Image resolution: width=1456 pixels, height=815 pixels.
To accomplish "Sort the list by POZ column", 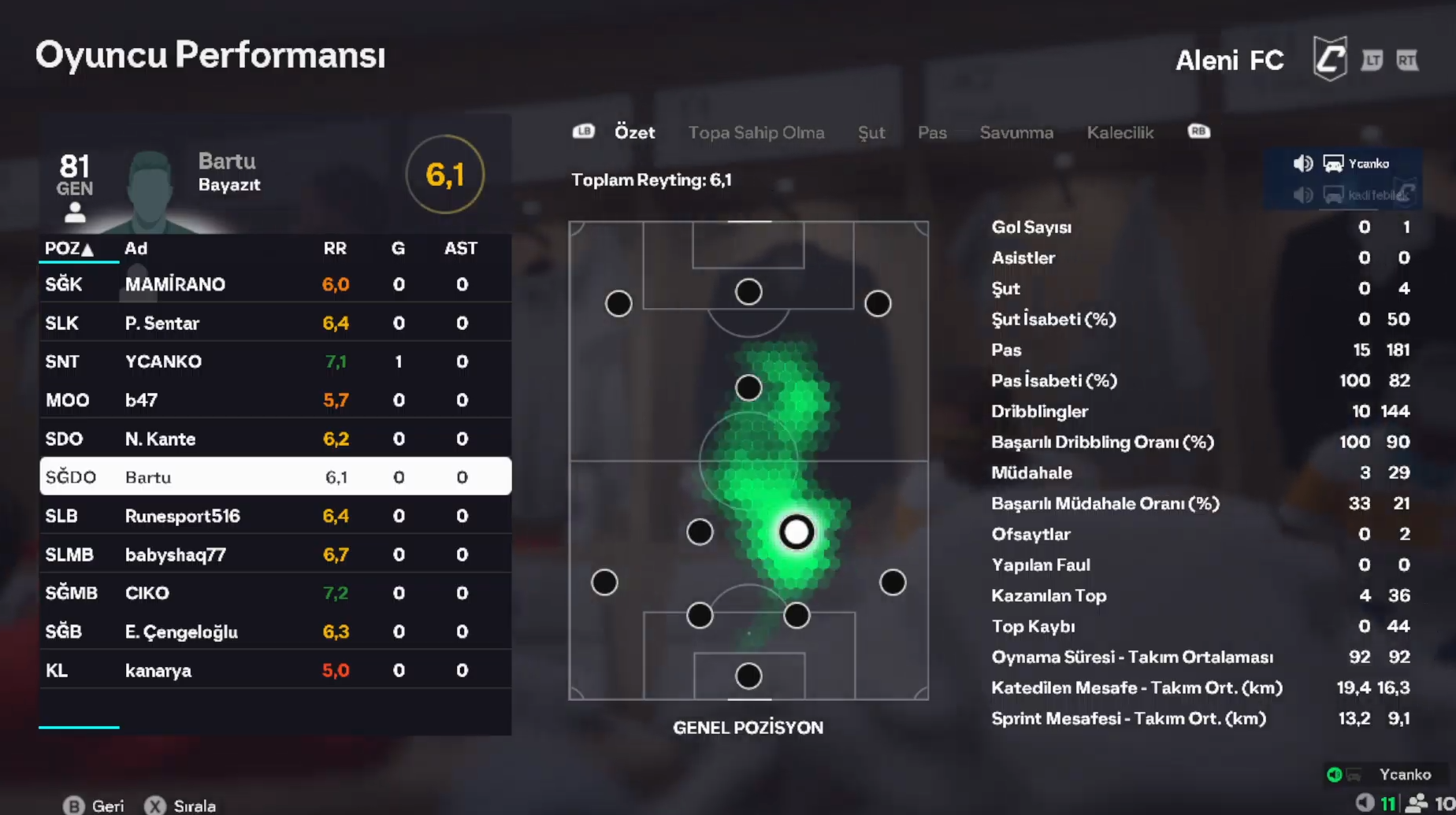I will (69, 249).
